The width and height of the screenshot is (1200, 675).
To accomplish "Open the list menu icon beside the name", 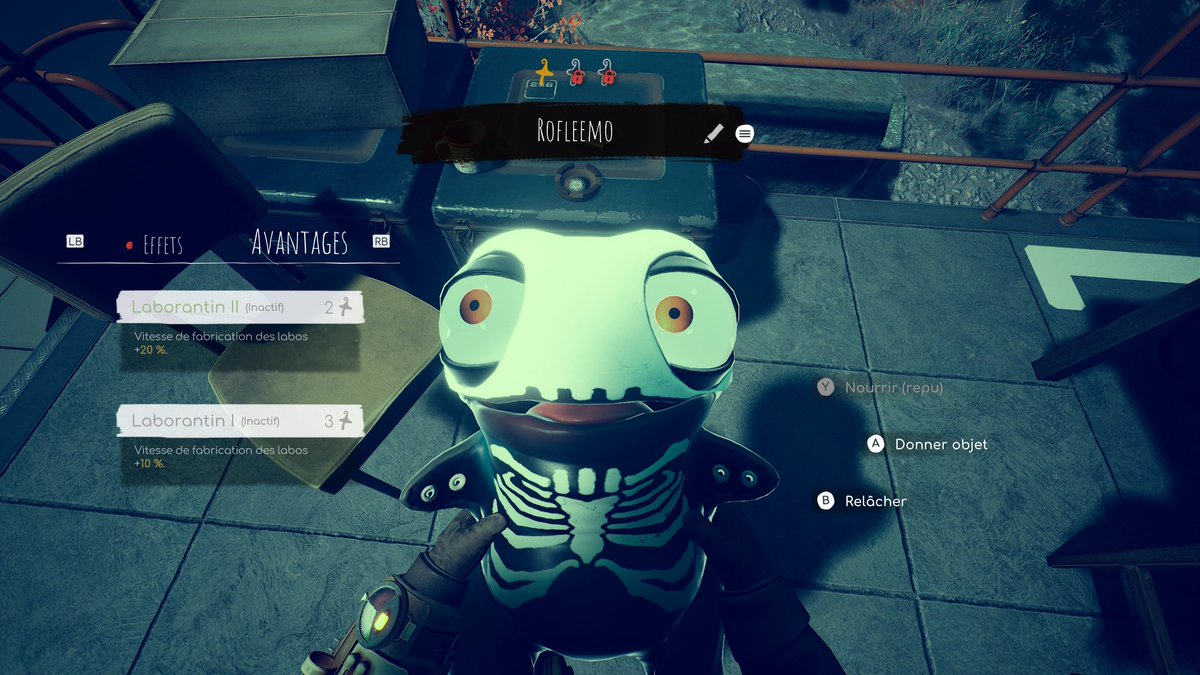I will pos(744,133).
